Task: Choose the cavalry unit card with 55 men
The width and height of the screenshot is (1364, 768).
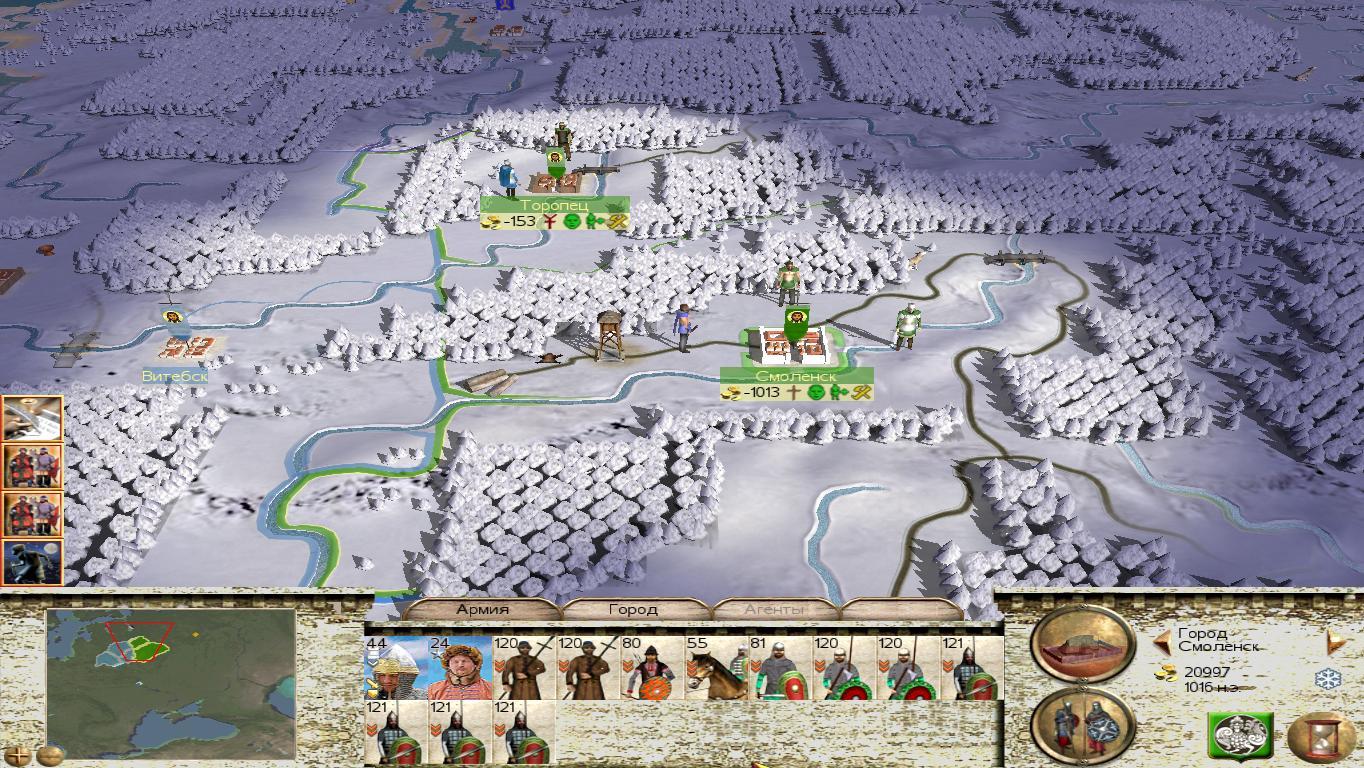Action: click(715, 668)
